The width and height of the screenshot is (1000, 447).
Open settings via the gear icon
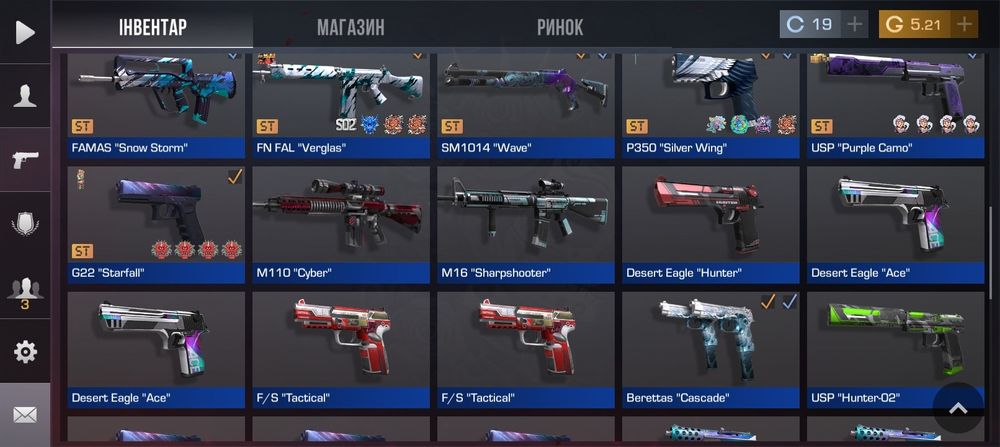pos(25,352)
